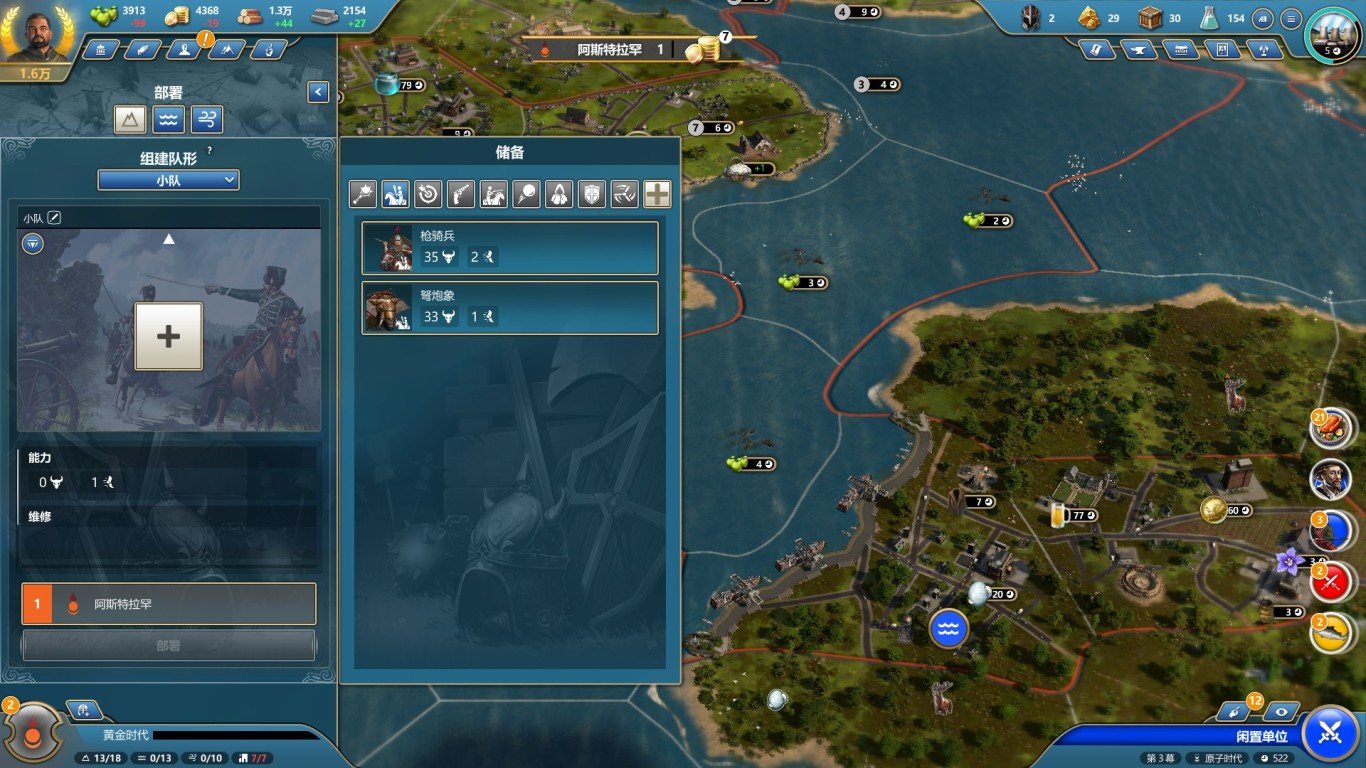
Task: Choose the 弩炮象 ballista elephant from reserves
Action: coord(510,308)
